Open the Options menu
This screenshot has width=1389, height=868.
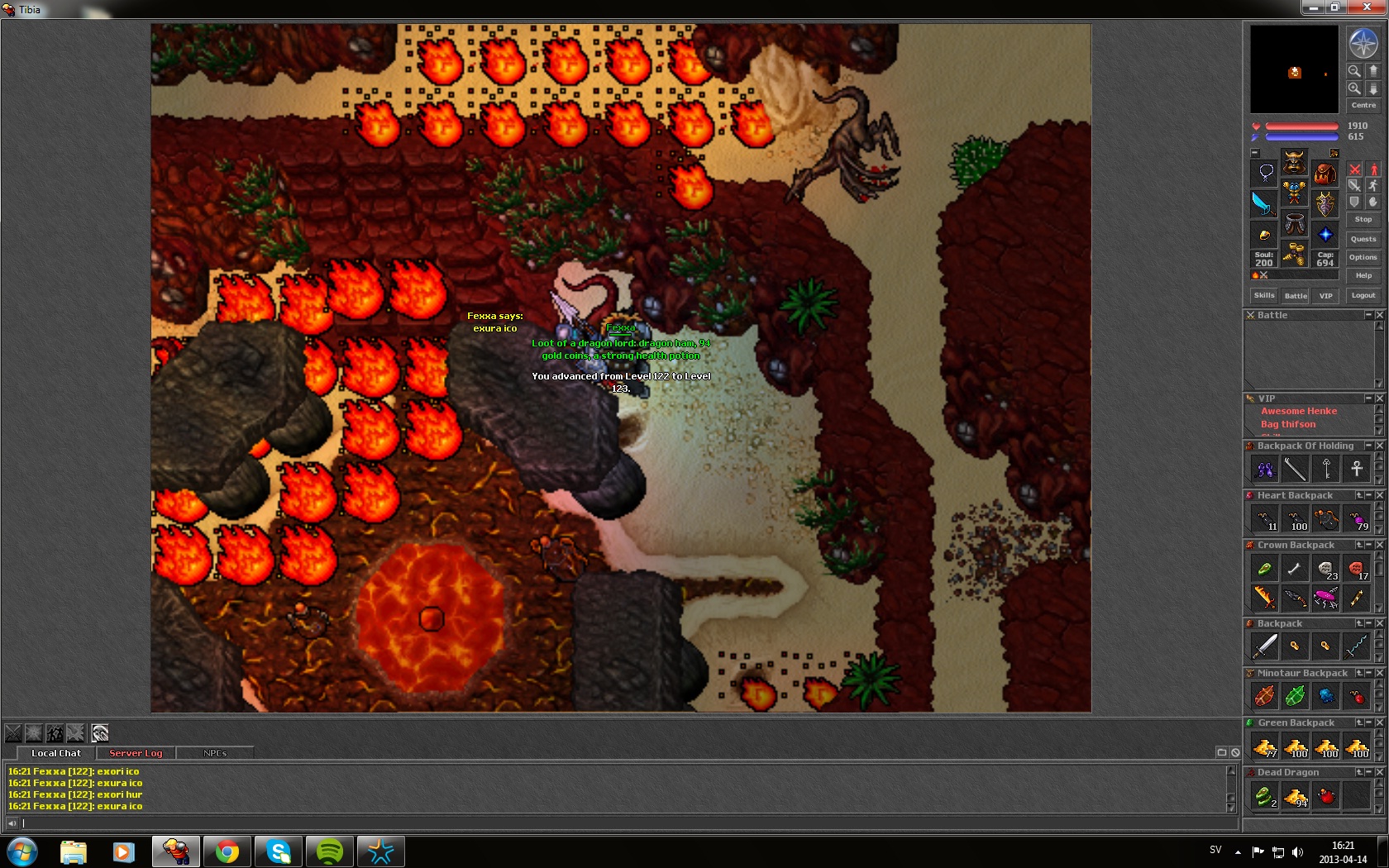coord(1363,257)
